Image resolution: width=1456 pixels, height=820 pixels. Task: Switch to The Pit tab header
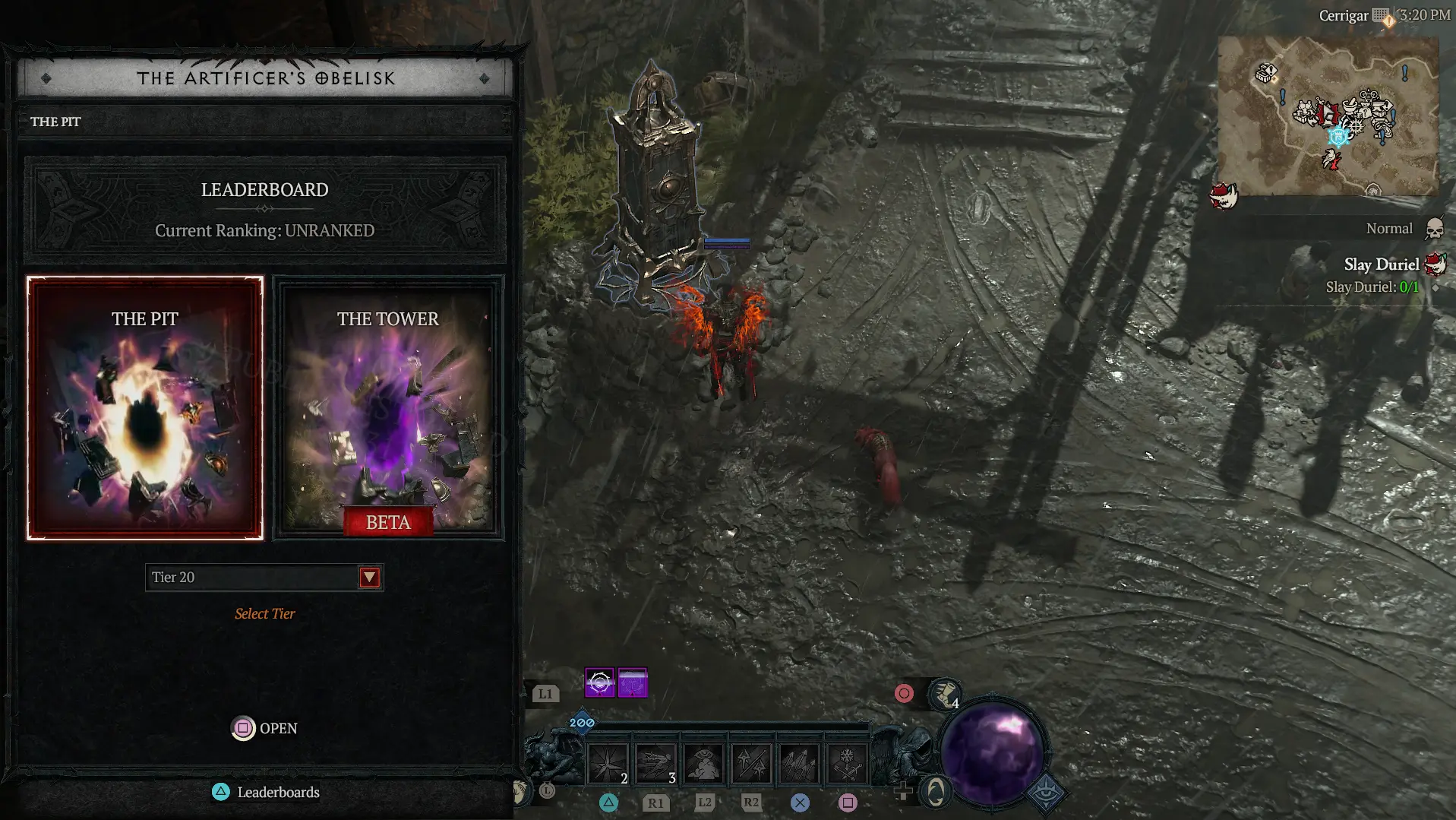point(55,122)
